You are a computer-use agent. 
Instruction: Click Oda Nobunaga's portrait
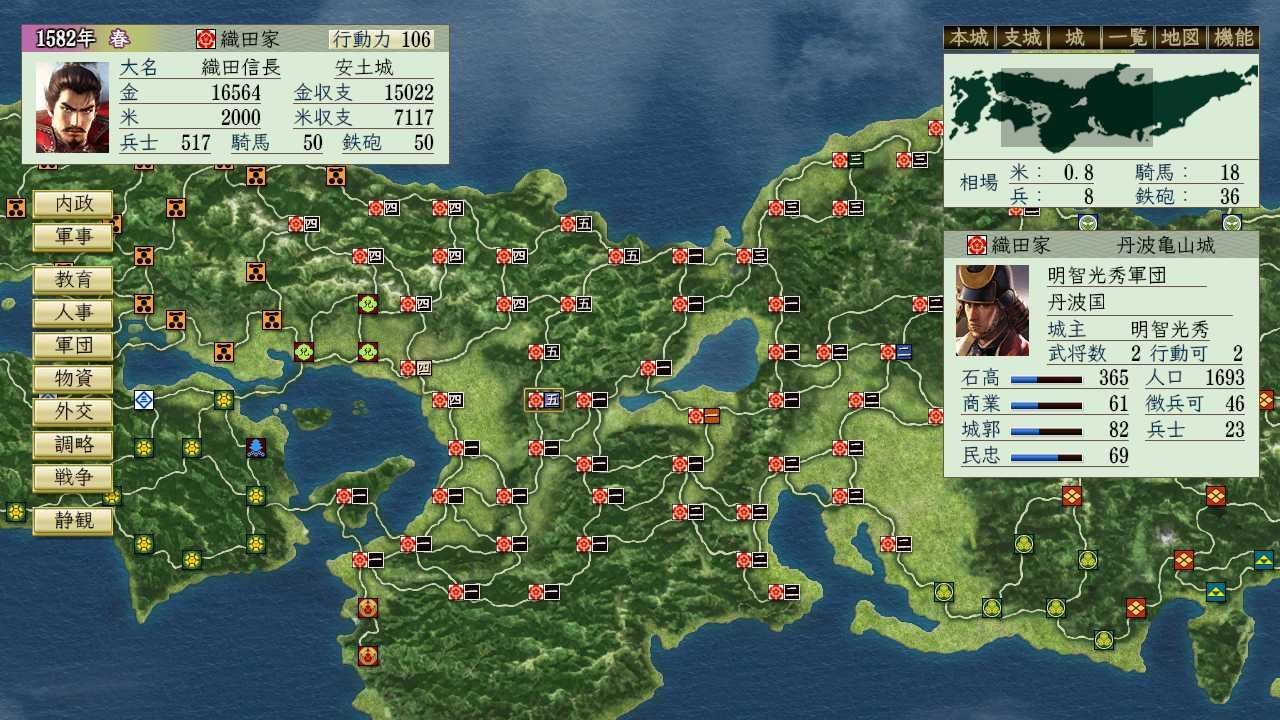coord(70,105)
